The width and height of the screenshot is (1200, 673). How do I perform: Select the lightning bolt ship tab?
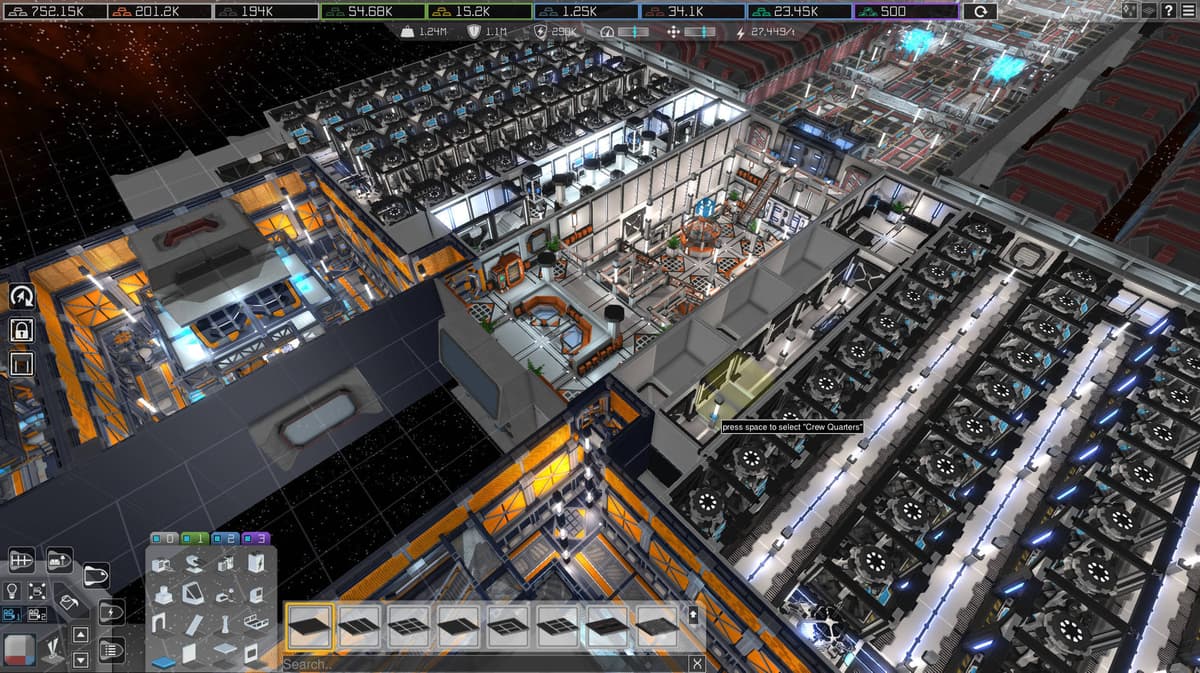[x=109, y=612]
